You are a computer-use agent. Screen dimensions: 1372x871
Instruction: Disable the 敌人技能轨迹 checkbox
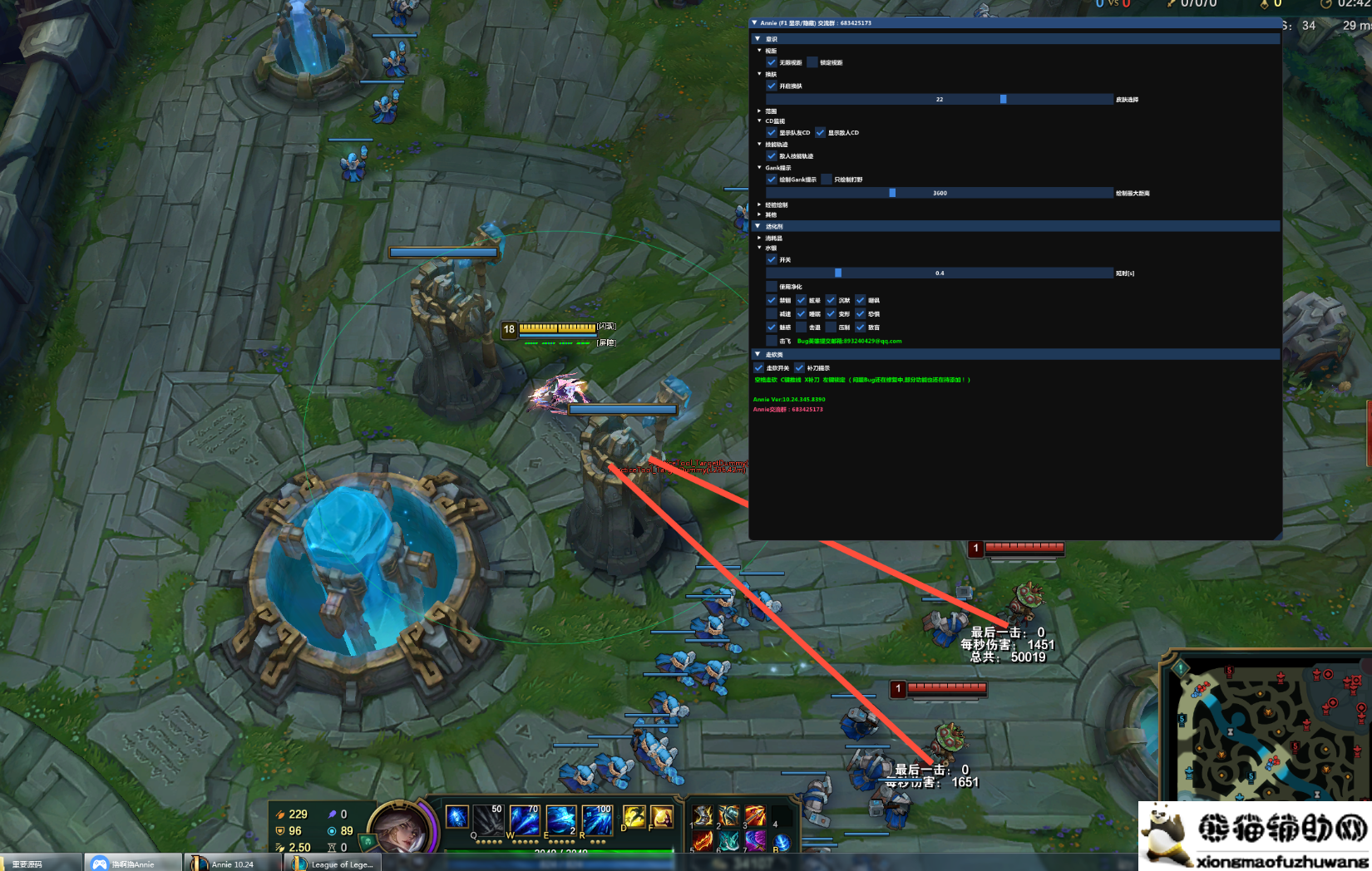[x=772, y=155]
